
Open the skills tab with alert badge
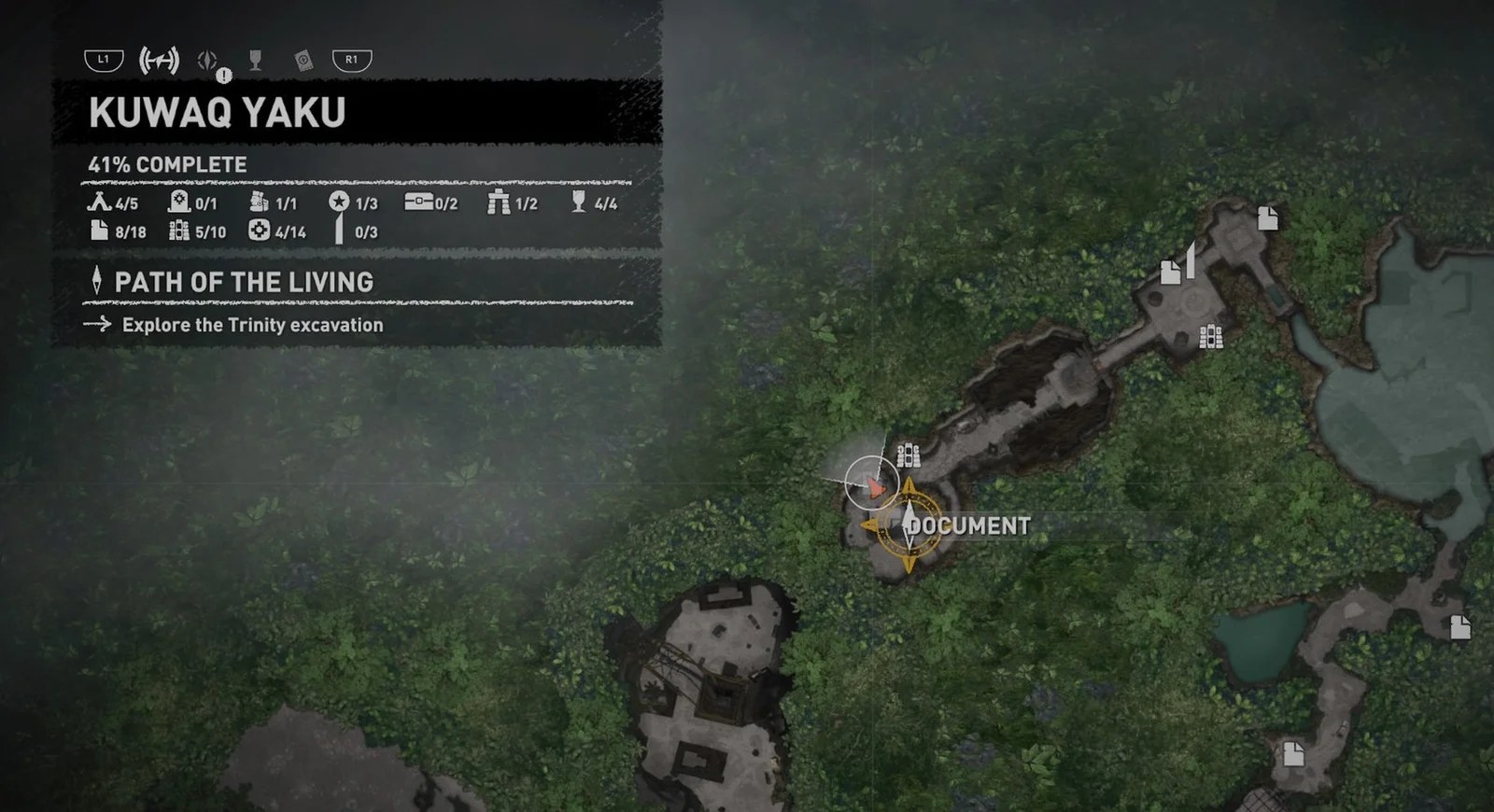pos(205,59)
